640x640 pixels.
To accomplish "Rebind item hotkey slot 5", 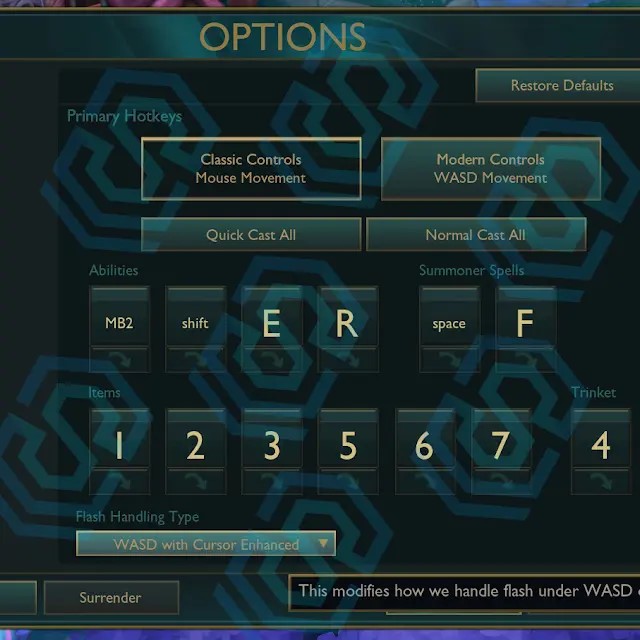I will (348, 445).
